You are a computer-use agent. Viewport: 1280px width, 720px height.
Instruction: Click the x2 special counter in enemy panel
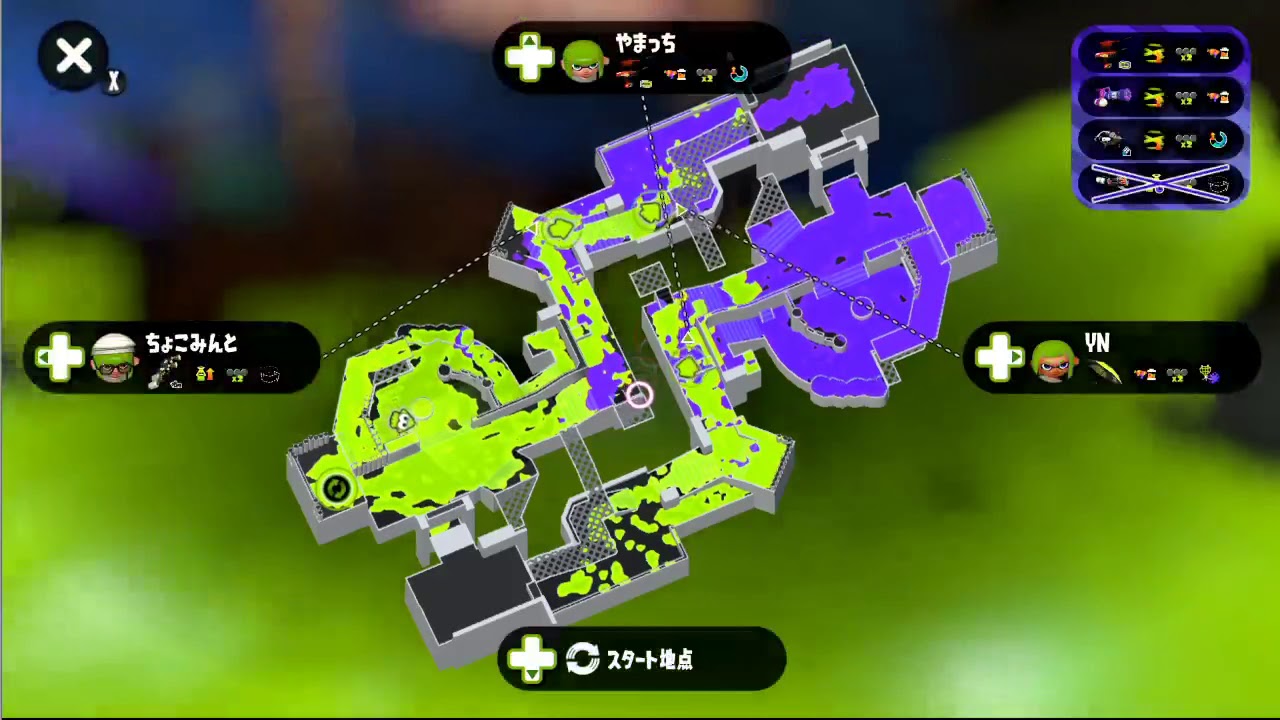point(1184,54)
